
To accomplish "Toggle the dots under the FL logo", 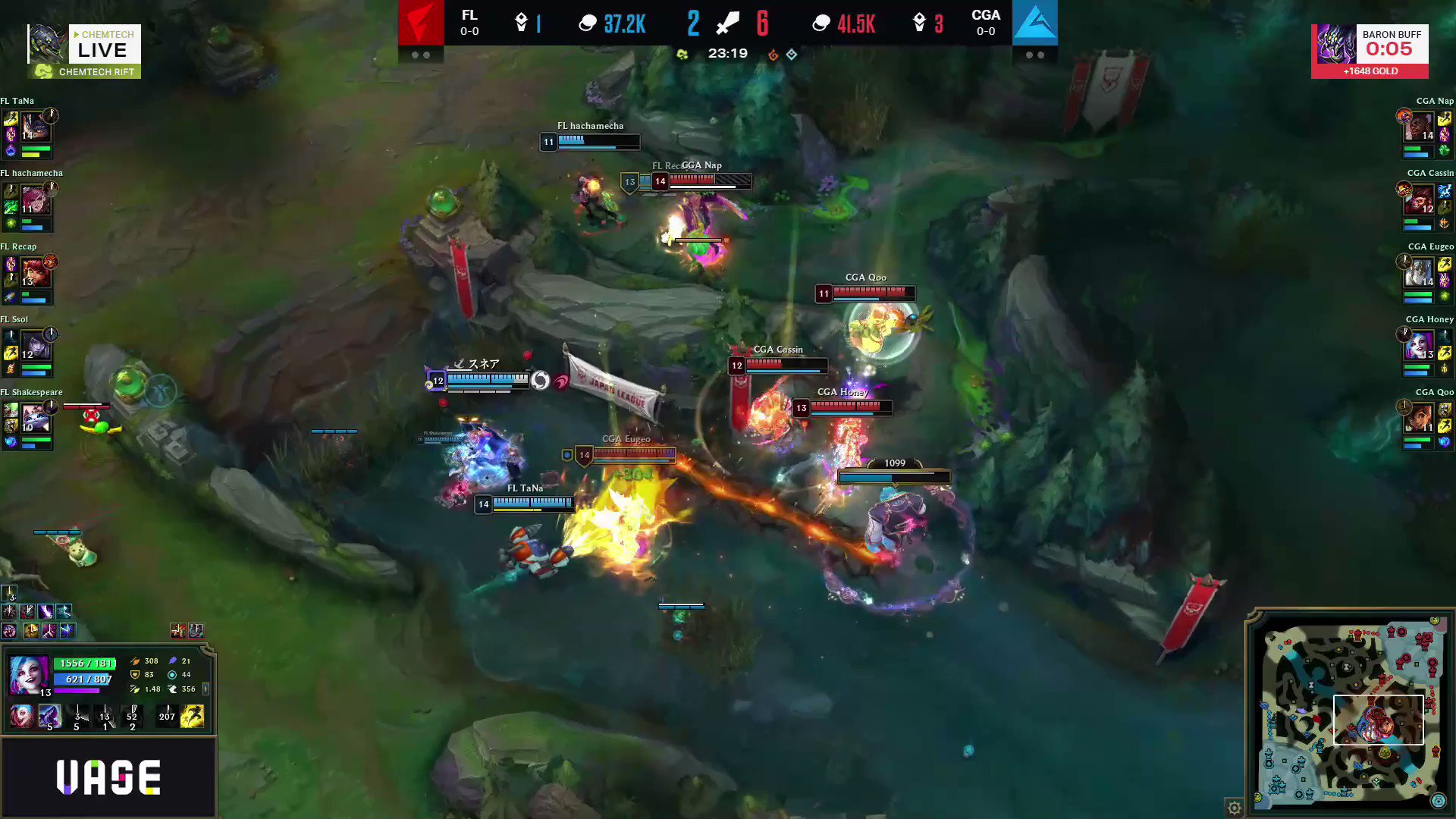I will point(423,54).
